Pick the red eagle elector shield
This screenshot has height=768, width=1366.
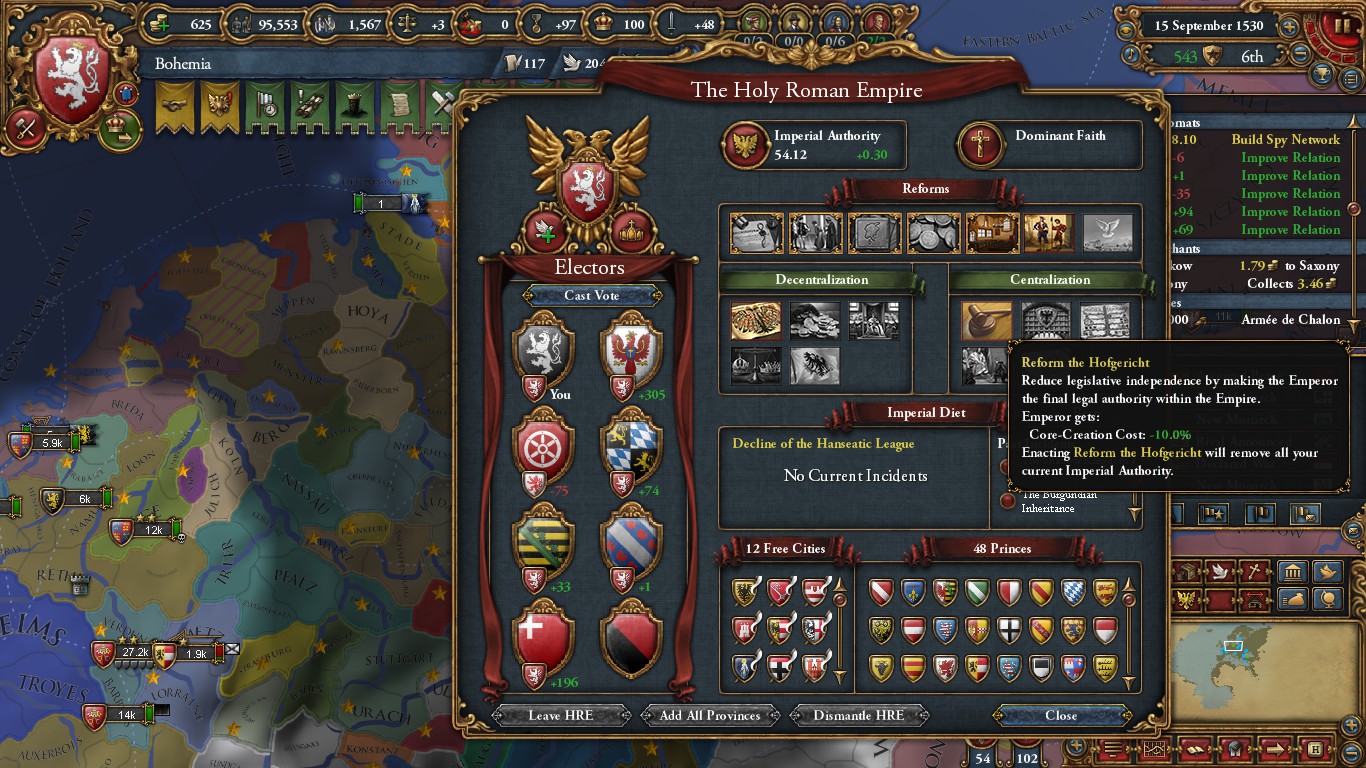tap(631, 350)
